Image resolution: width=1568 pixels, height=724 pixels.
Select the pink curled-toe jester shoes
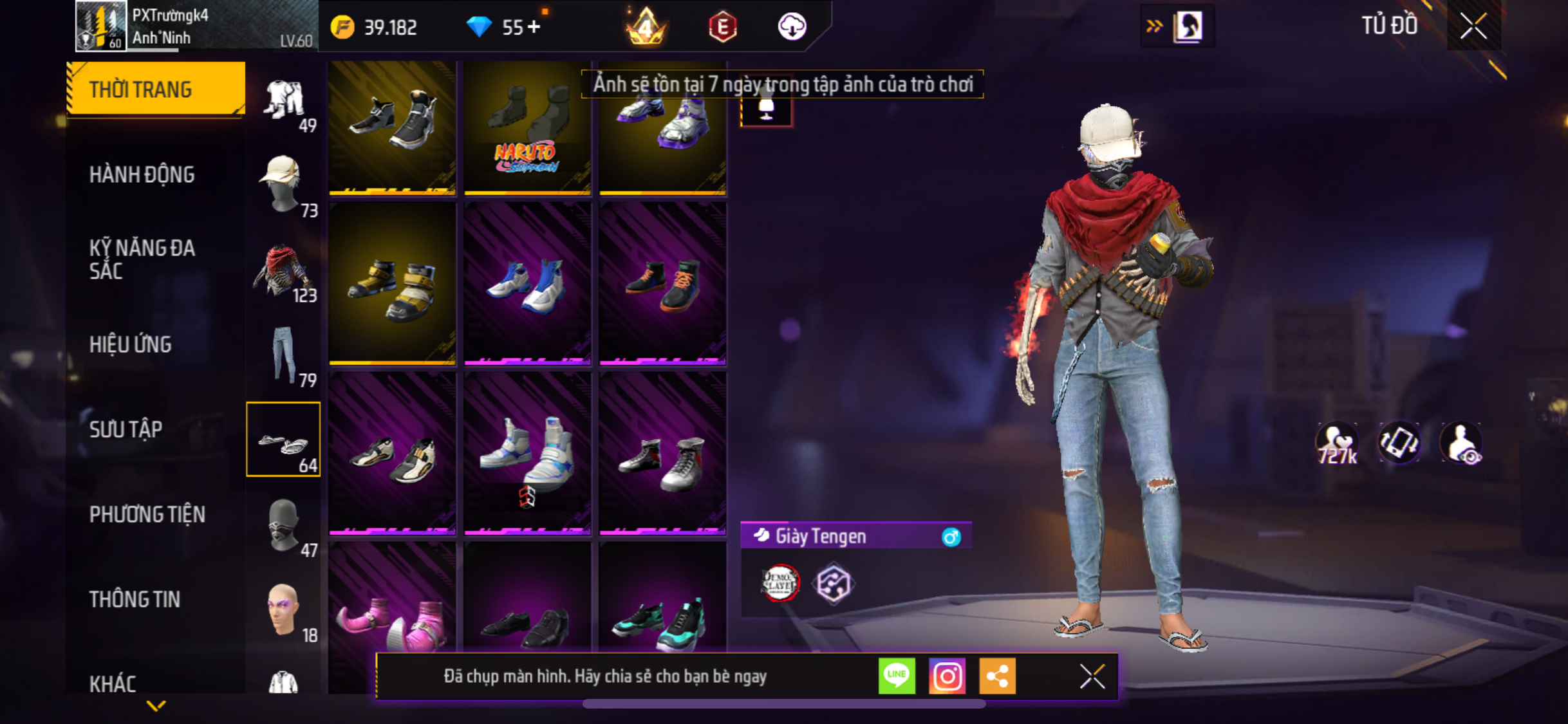[392, 621]
